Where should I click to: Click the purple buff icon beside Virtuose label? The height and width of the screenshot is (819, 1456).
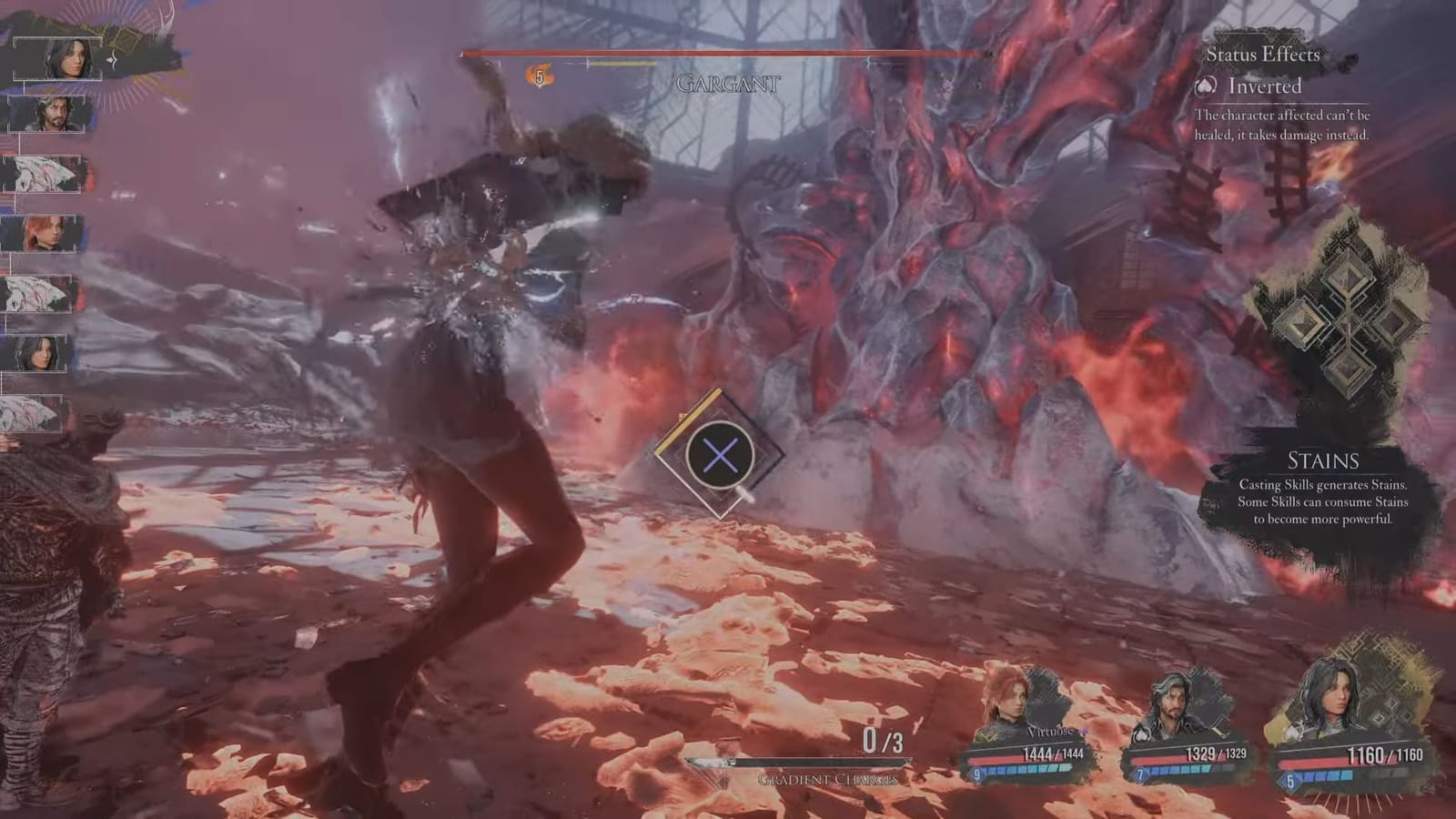coord(1085,731)
